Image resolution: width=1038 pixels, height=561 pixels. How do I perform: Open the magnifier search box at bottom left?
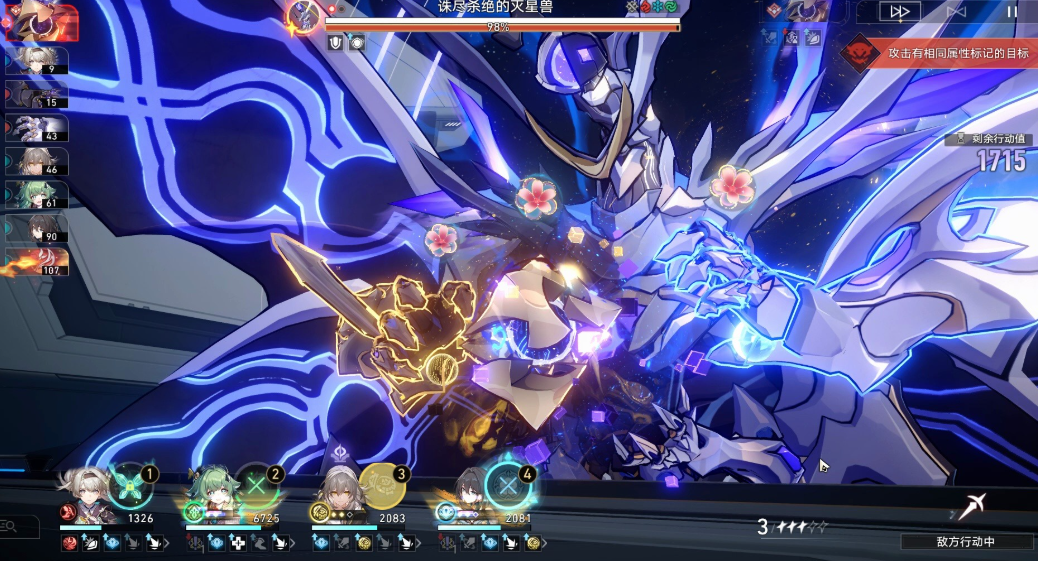point(8,526)
